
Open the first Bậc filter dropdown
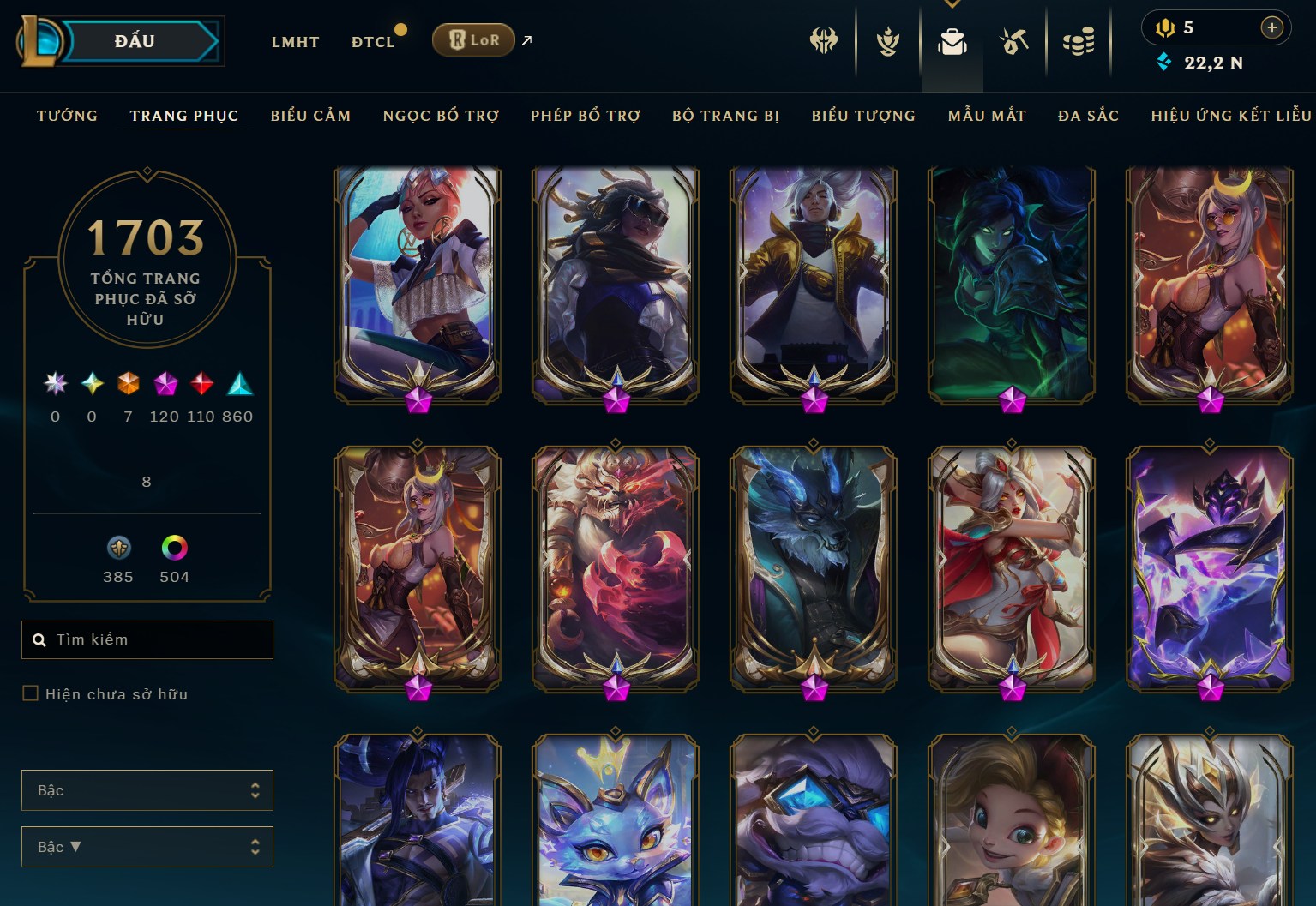(147, 790)
